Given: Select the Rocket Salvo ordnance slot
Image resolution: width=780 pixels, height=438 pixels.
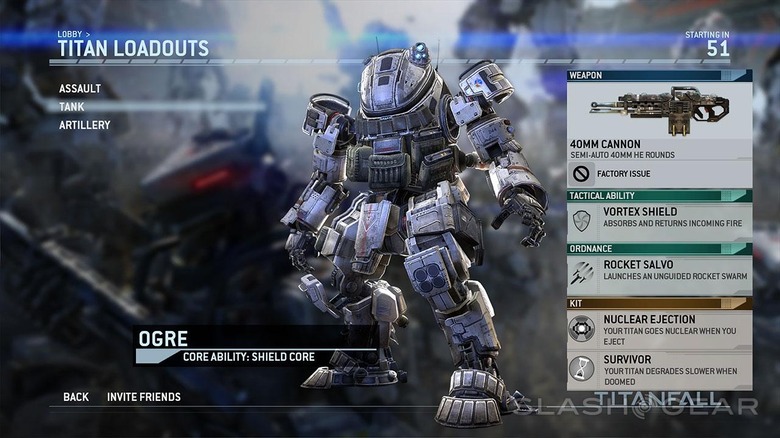Looking at the screenshot, I should click(659, 272).
